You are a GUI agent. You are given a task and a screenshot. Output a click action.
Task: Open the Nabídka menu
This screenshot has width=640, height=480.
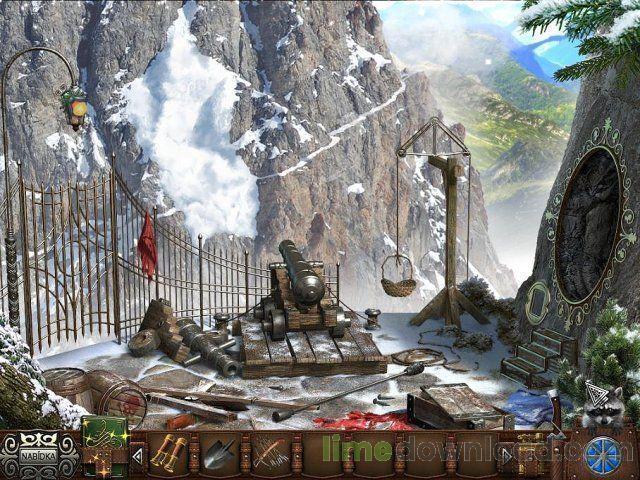pyautogui.click(x=36, y=458)
